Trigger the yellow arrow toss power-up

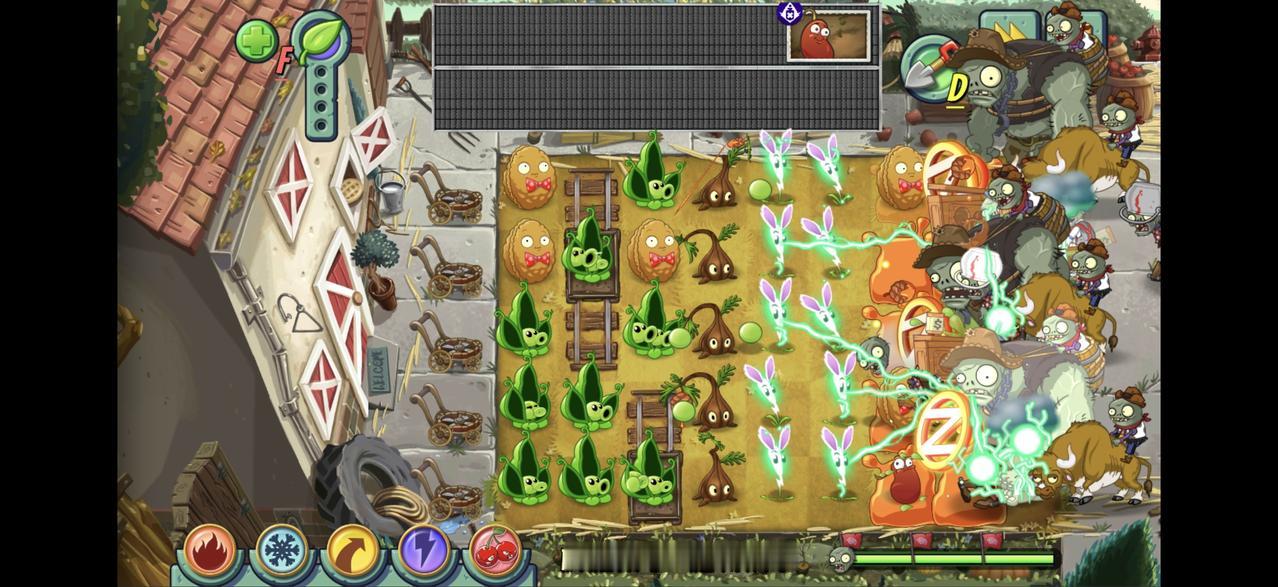point(353,552)
